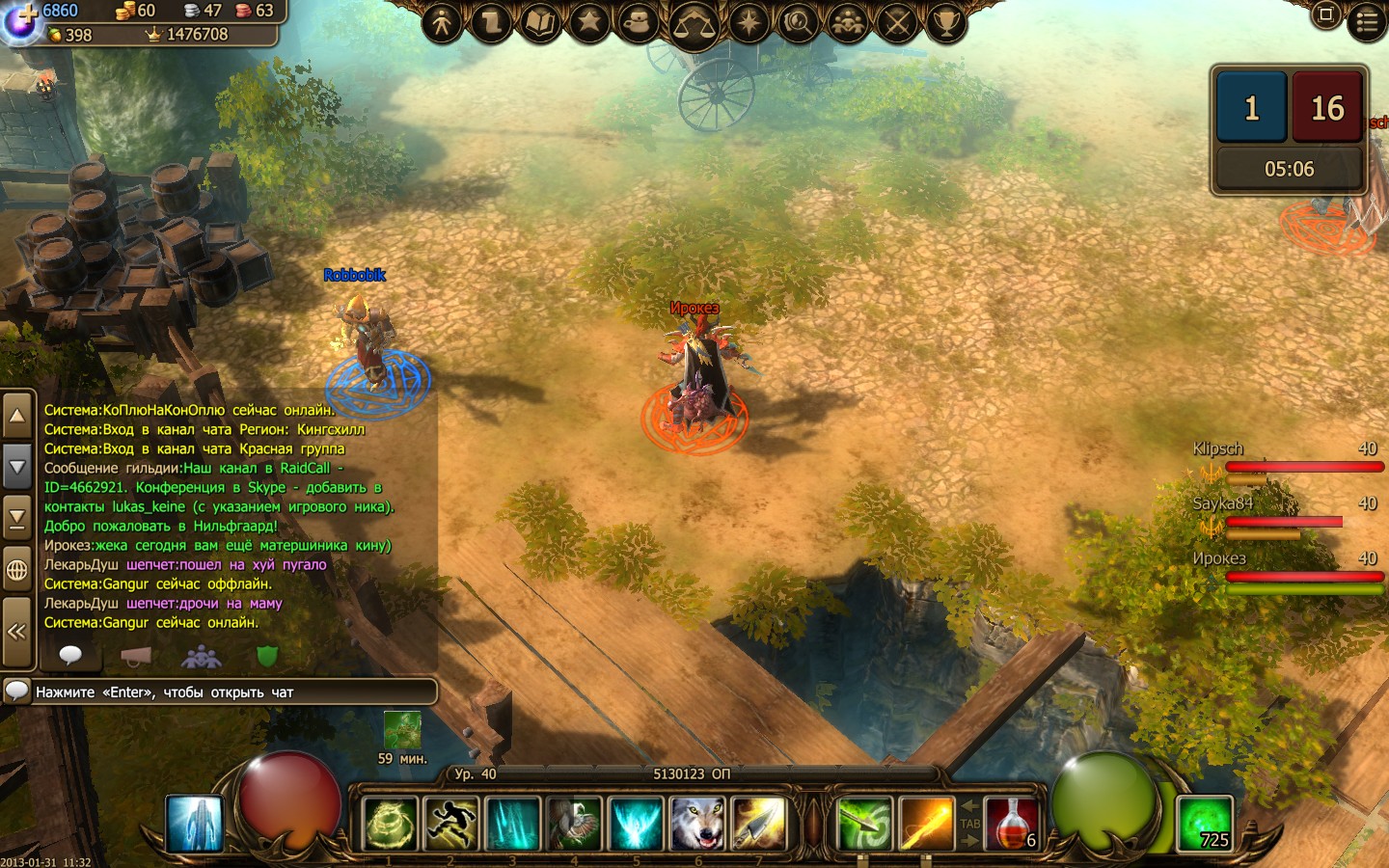Use the running figure dash skill
This screenshot has height=868, width=1389.
pos(451,825)
